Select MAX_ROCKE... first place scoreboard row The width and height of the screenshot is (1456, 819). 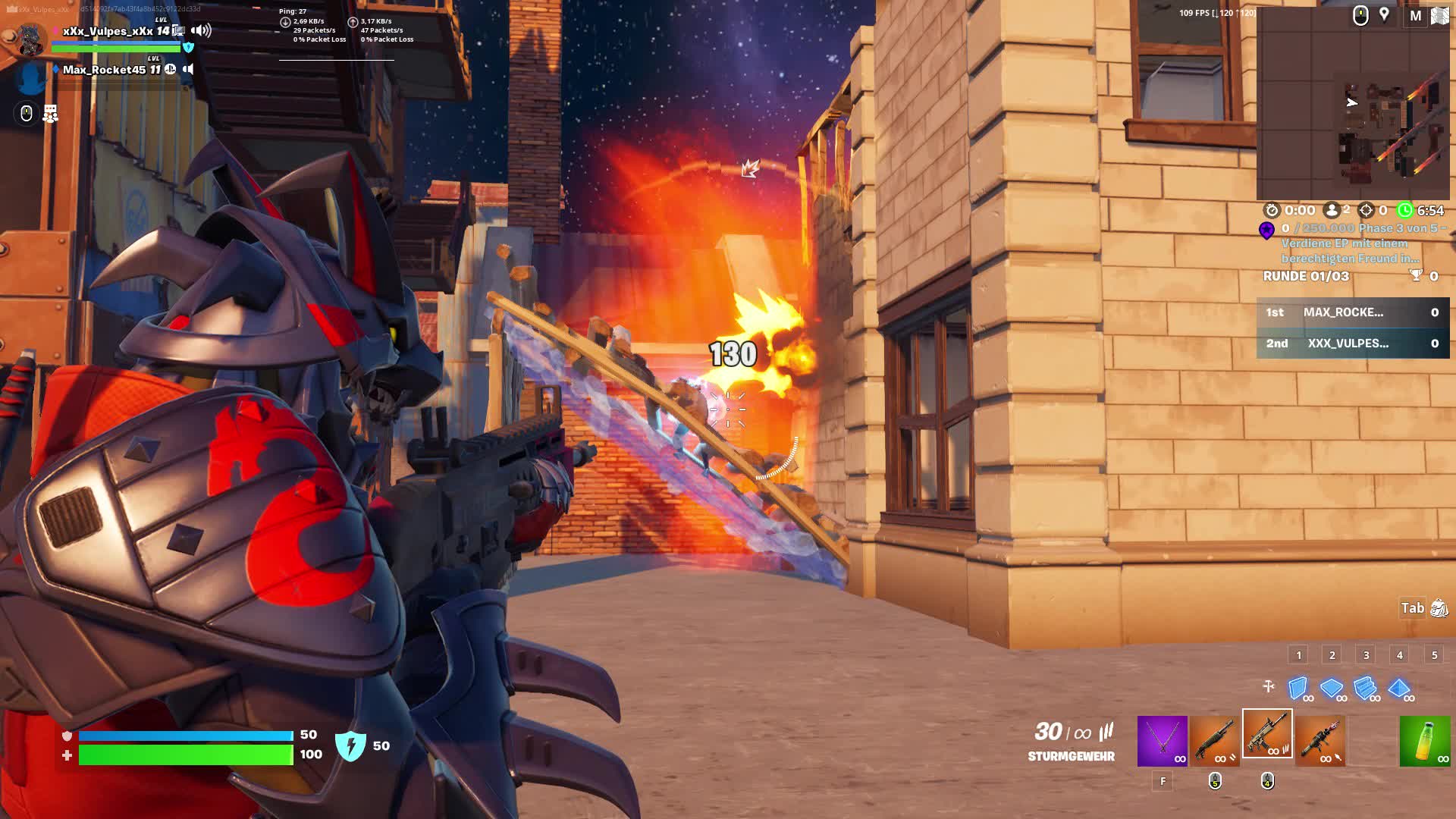[1353, 312]
